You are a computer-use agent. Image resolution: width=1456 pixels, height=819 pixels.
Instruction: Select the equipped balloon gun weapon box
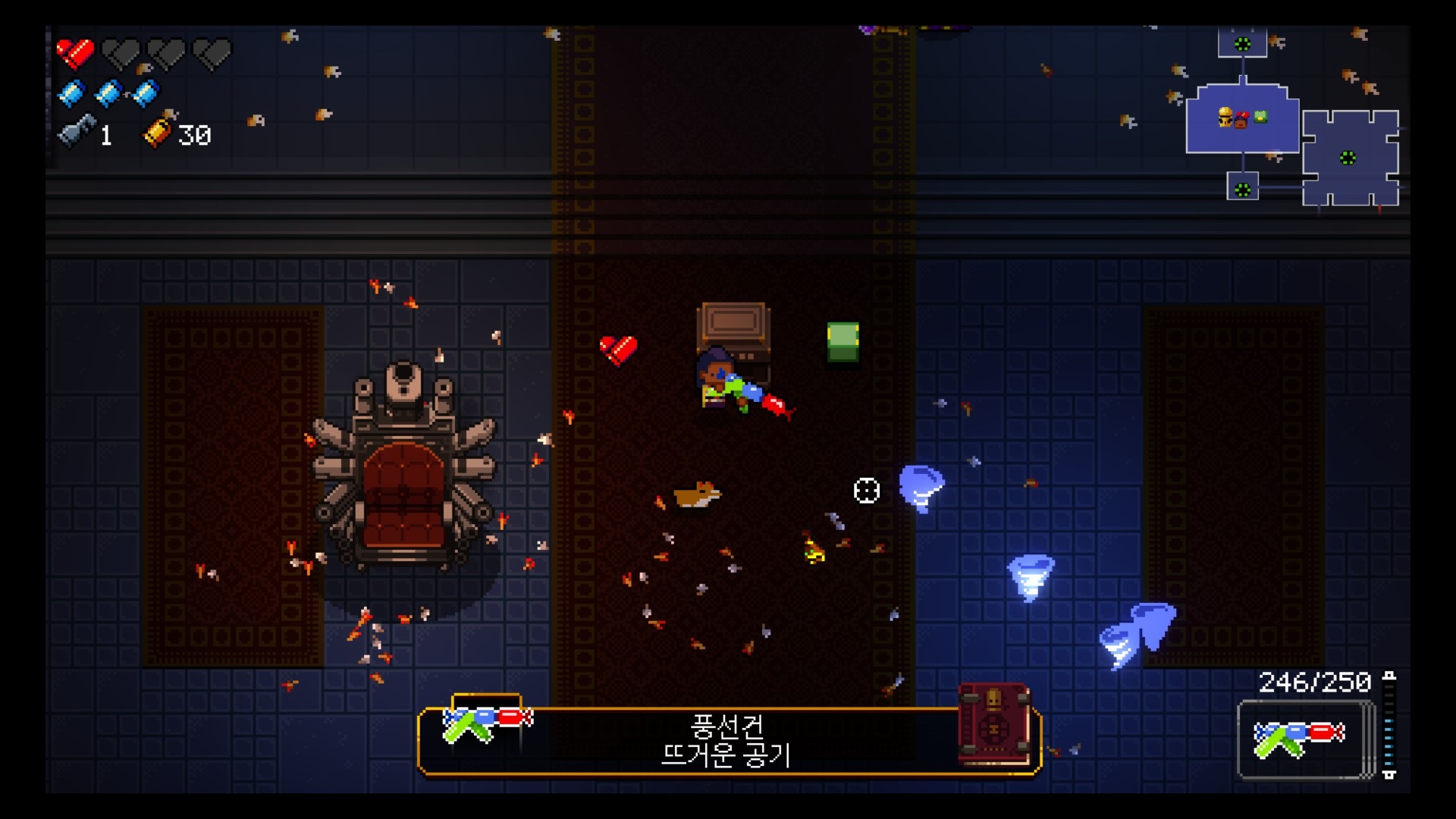point(1304,739)
